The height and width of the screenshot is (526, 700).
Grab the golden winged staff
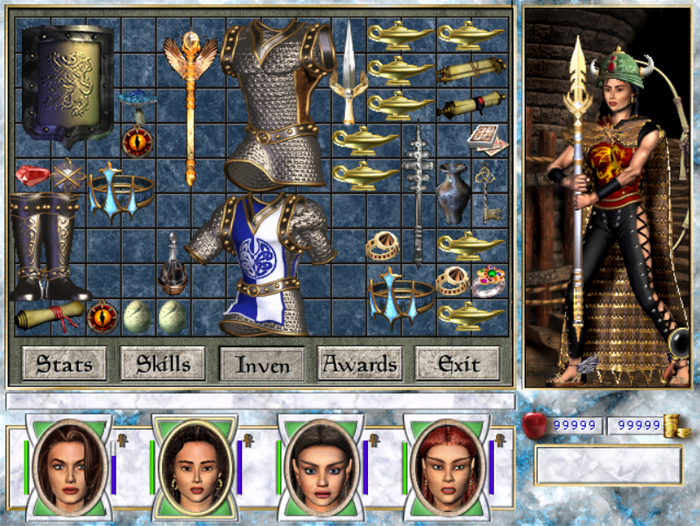point(189,100)
